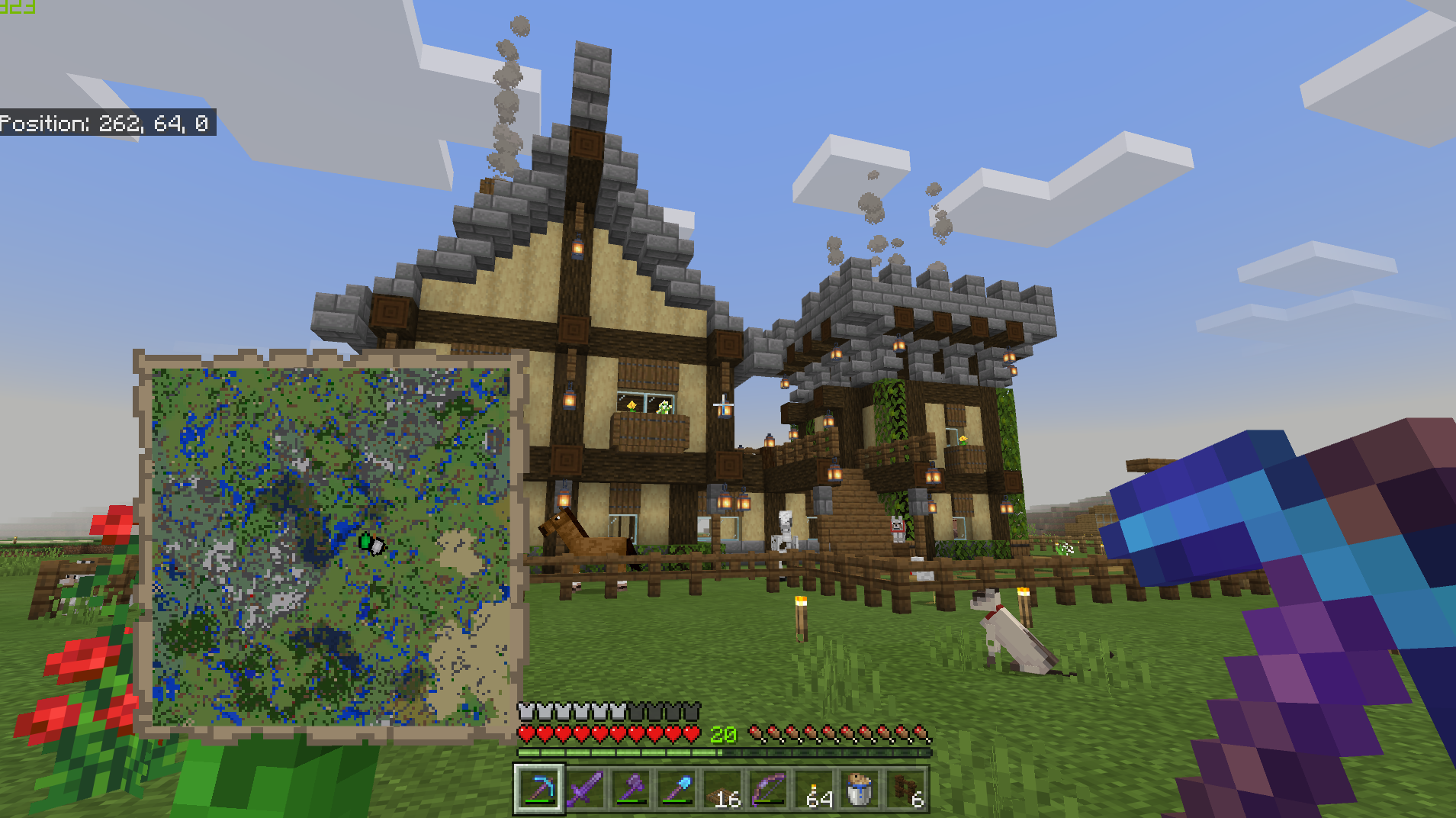This screenshot has width=1456, height=818.
Task: Click the green XP level number 20
Action: (x=723, y=735)
